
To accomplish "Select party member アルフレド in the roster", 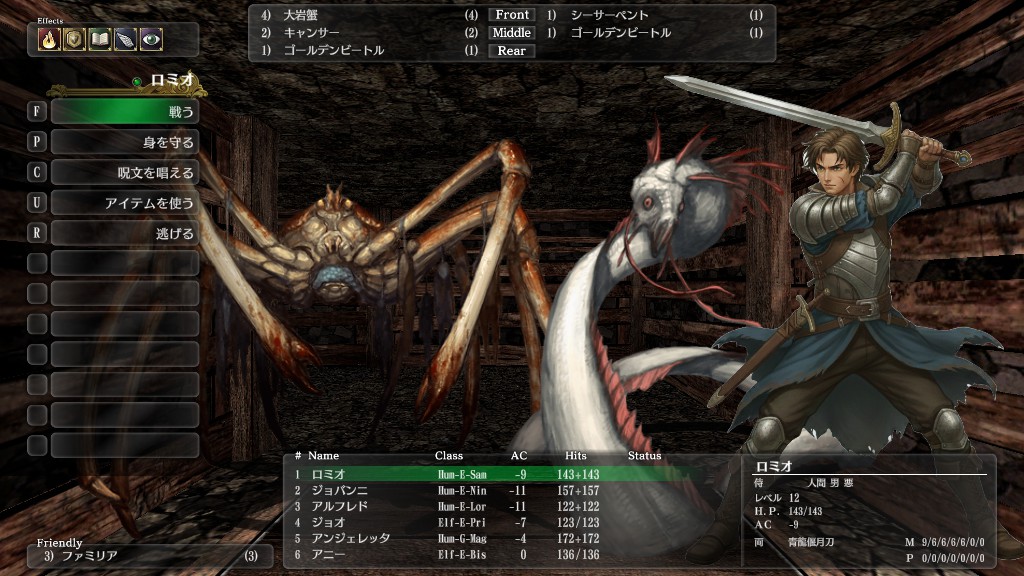I will 337,506.
